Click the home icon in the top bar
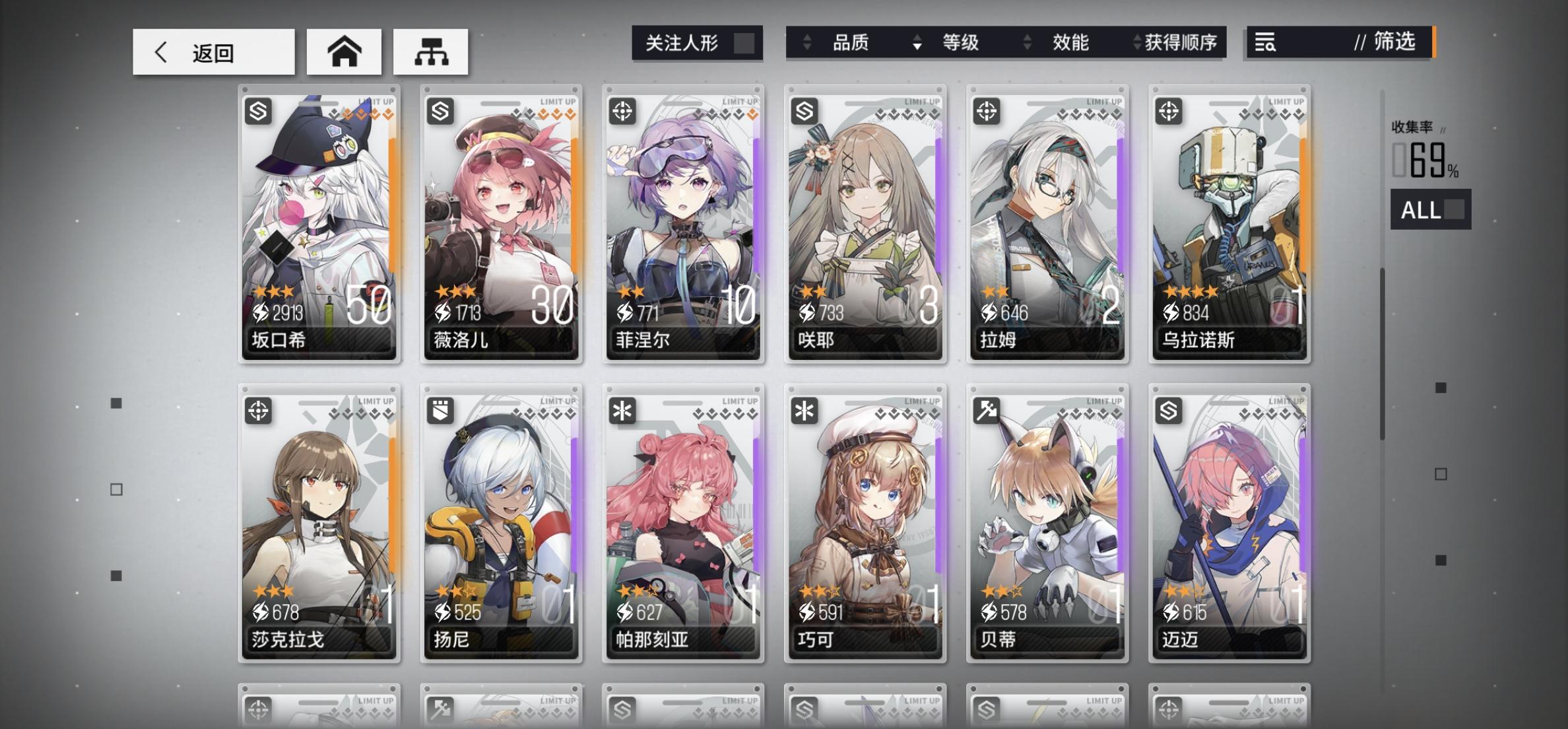The image size is (1568, 729). point(344,52)
